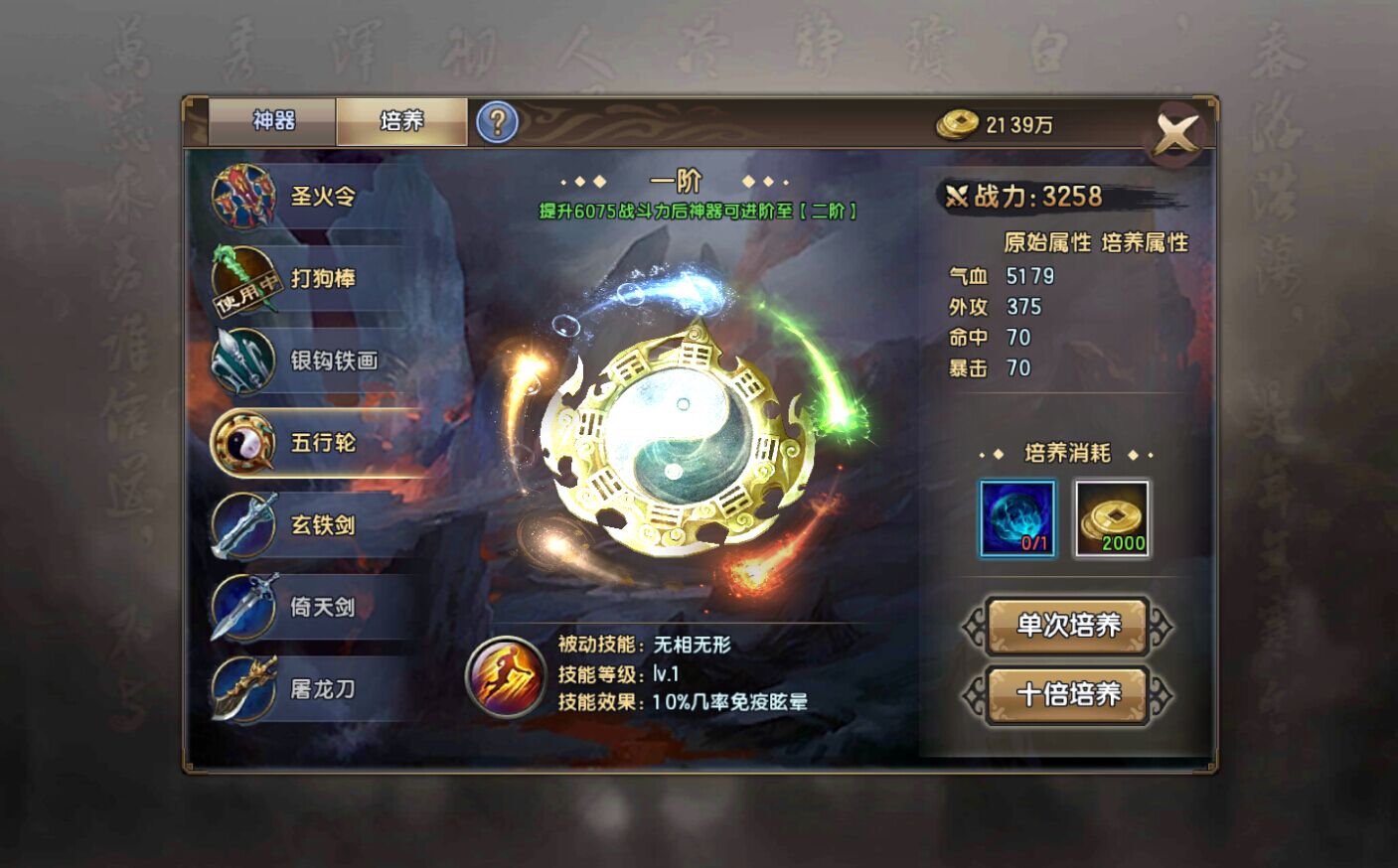Select the 五行轮 yin-yang artifact icon
Image resolution: width=1398 pixels, height=868 pixels.
click(241, 444)
